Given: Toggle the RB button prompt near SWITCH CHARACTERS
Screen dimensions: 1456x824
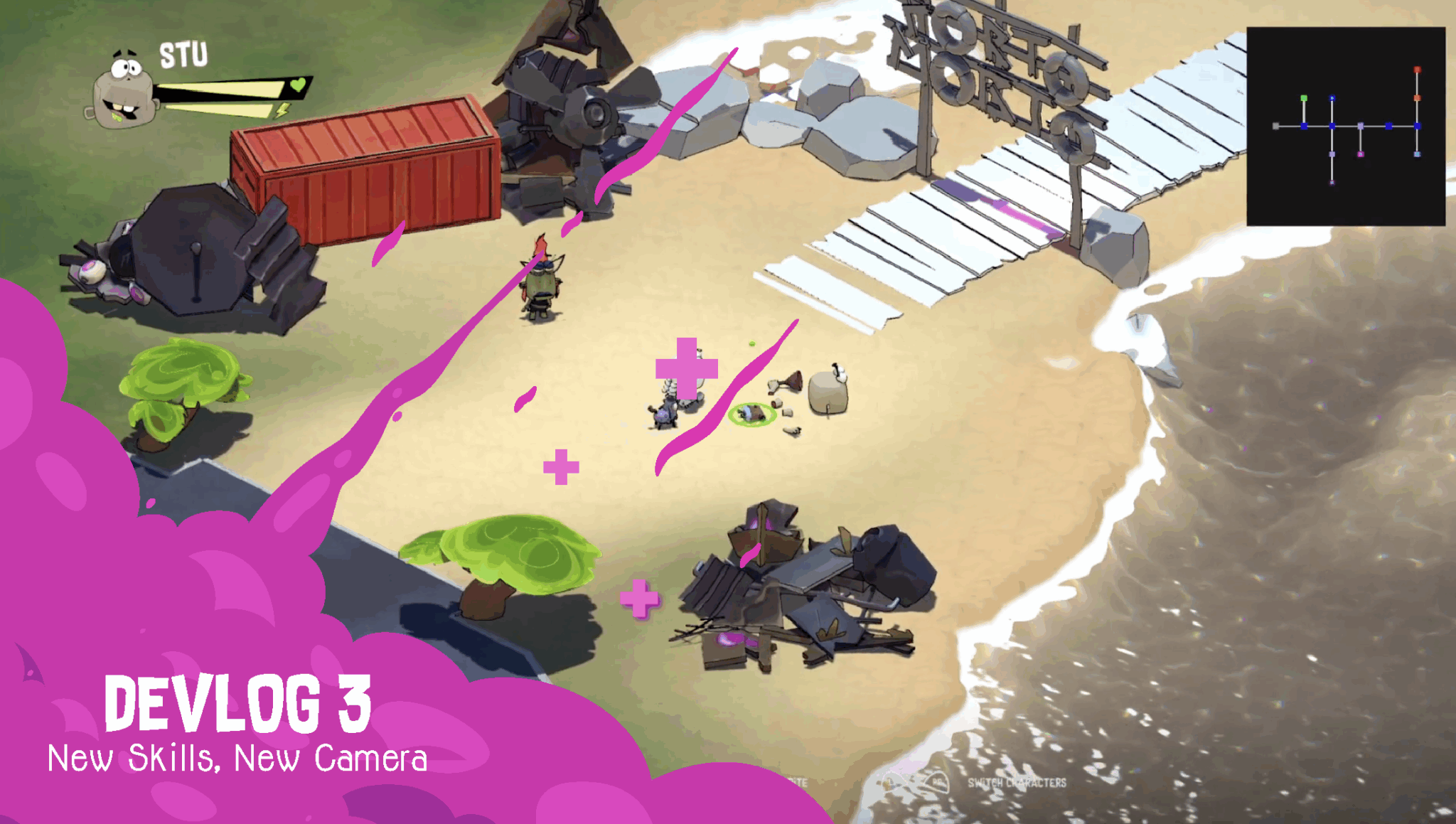Looking at the screenshot, I should 937,782.
